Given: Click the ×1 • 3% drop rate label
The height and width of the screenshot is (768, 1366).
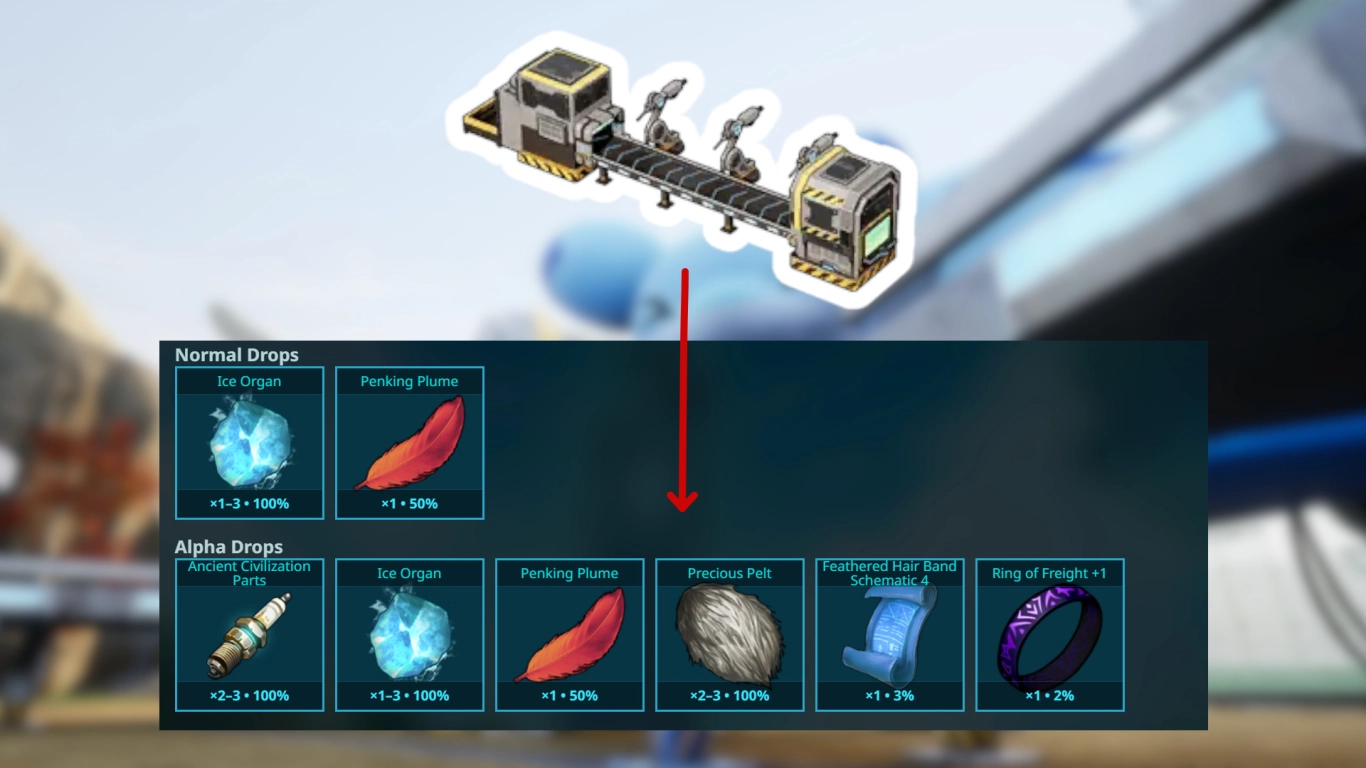Looking at the screenshot, I should click(890, 695).
